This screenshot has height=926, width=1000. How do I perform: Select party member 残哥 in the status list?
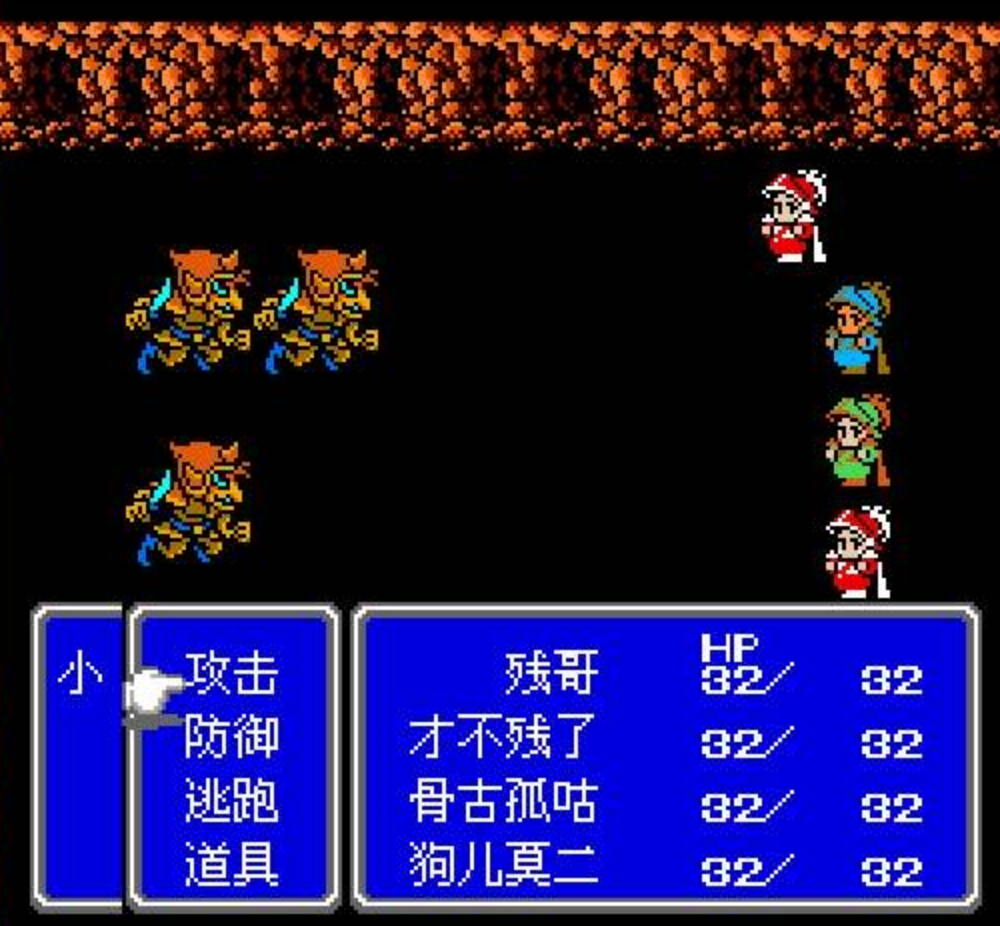click(551, 673)
